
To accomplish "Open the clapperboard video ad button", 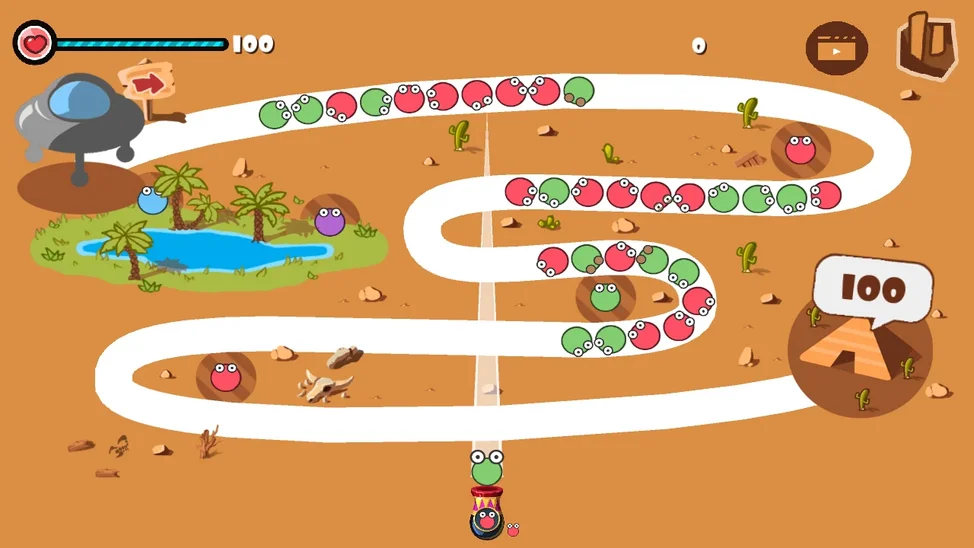I will 836,48.
